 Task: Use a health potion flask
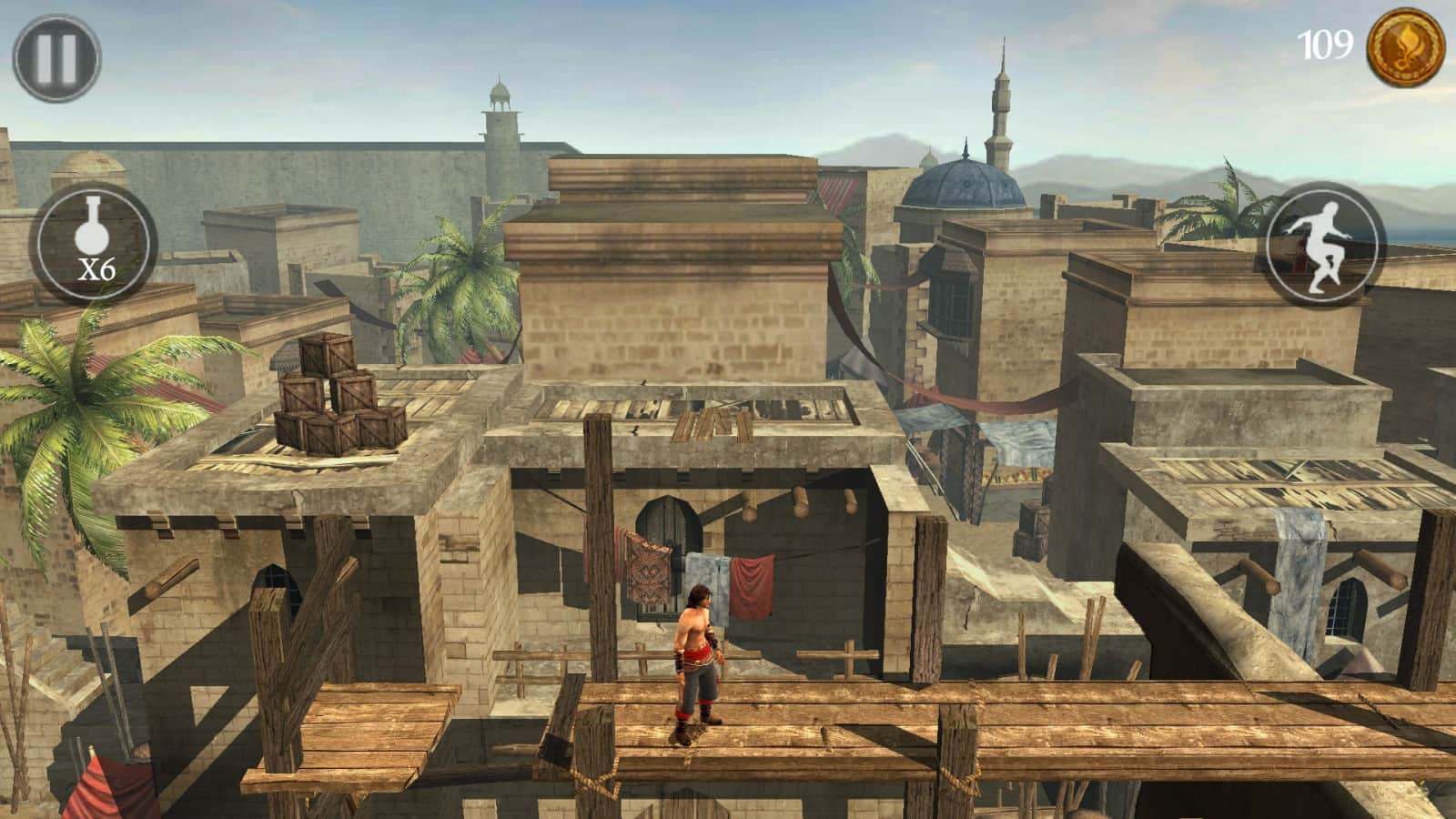point(93,243)
